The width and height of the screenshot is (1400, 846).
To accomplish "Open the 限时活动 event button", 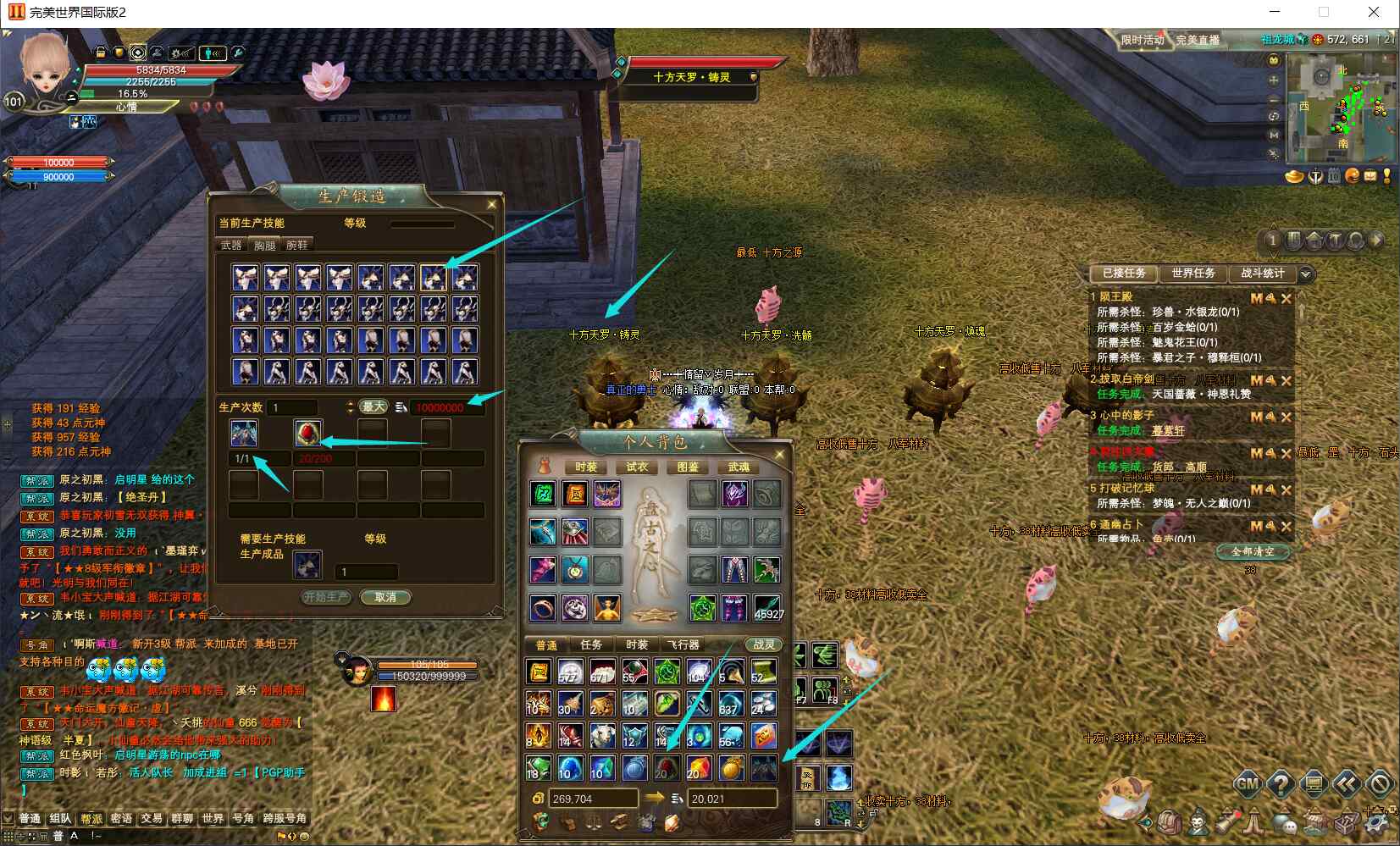I will [x=1142, y=40].
